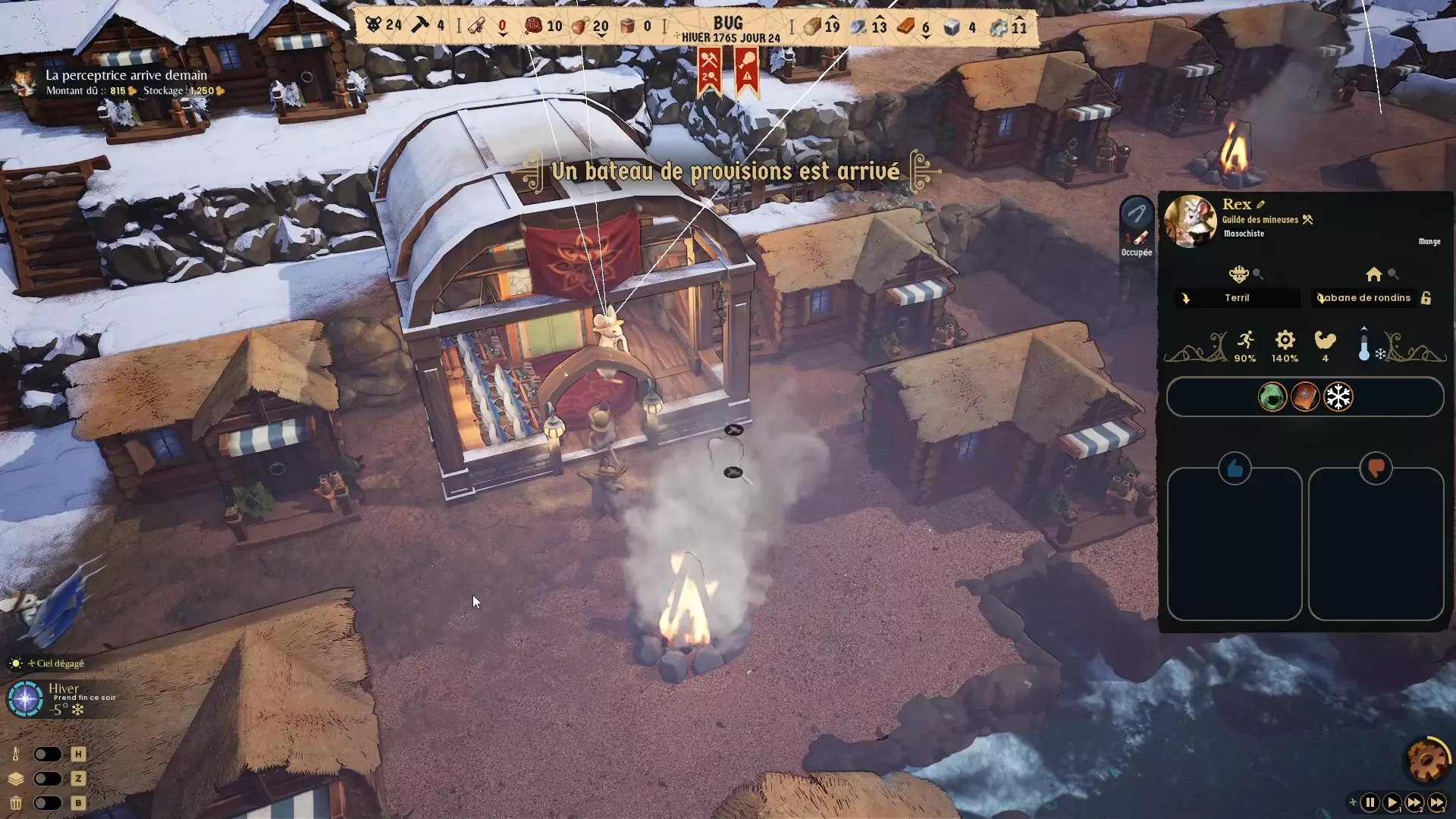Select the mouse population icon in the resource bar
Viewport: 1456px width, 819px height.
pyautogui.click(x=373, y=24)
